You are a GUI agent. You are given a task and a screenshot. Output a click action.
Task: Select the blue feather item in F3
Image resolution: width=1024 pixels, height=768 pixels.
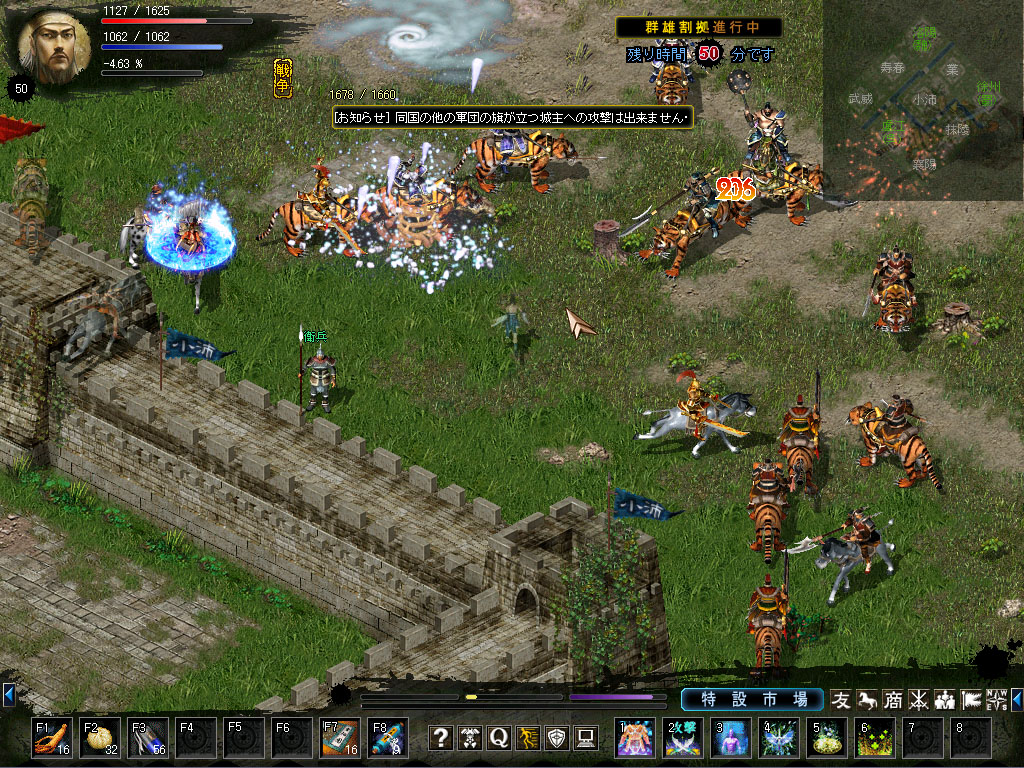tap(147, 738)
